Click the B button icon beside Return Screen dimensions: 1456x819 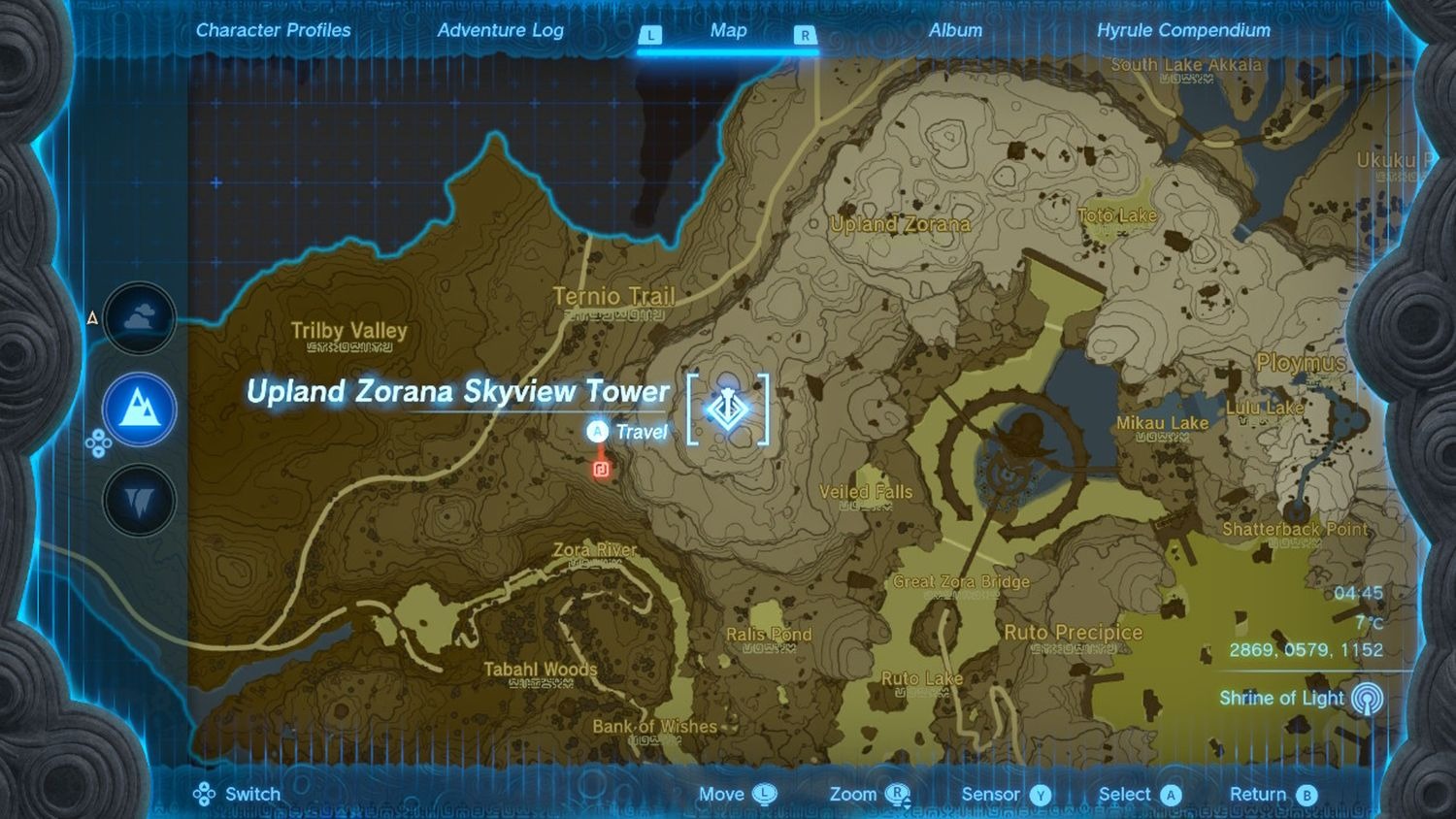coord(1310,794)
